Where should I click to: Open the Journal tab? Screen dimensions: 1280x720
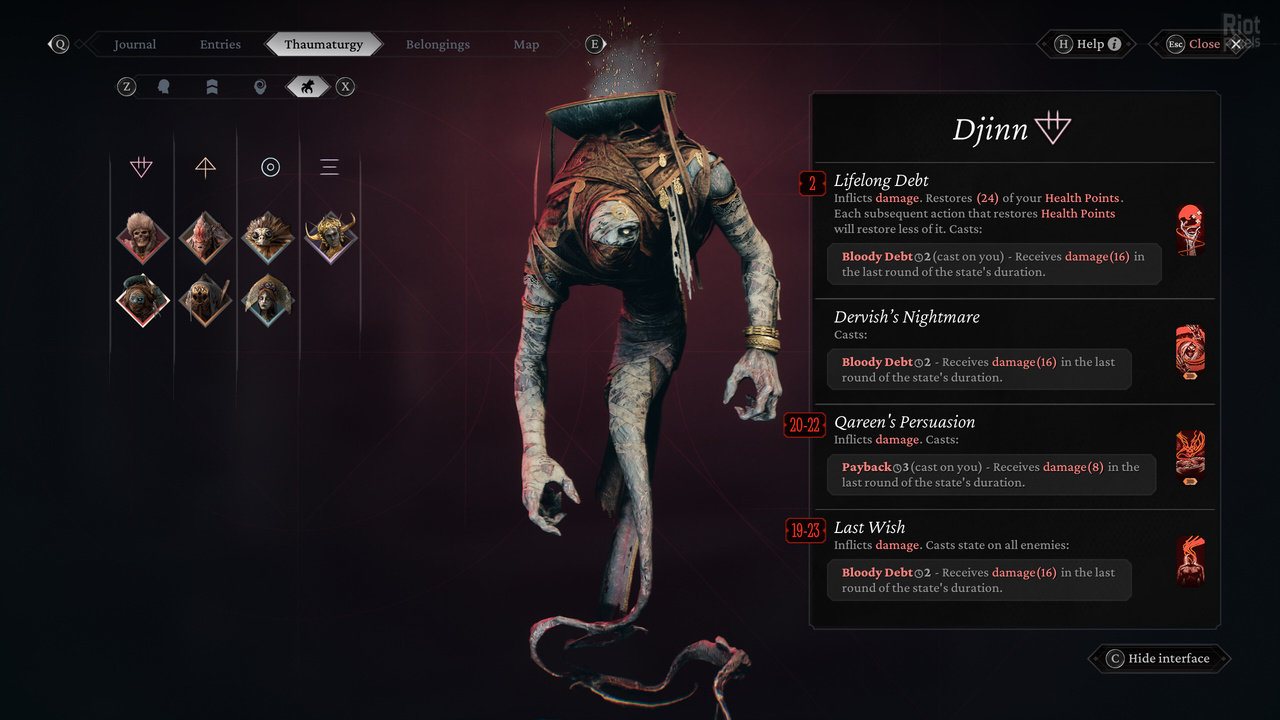(135, 44)
